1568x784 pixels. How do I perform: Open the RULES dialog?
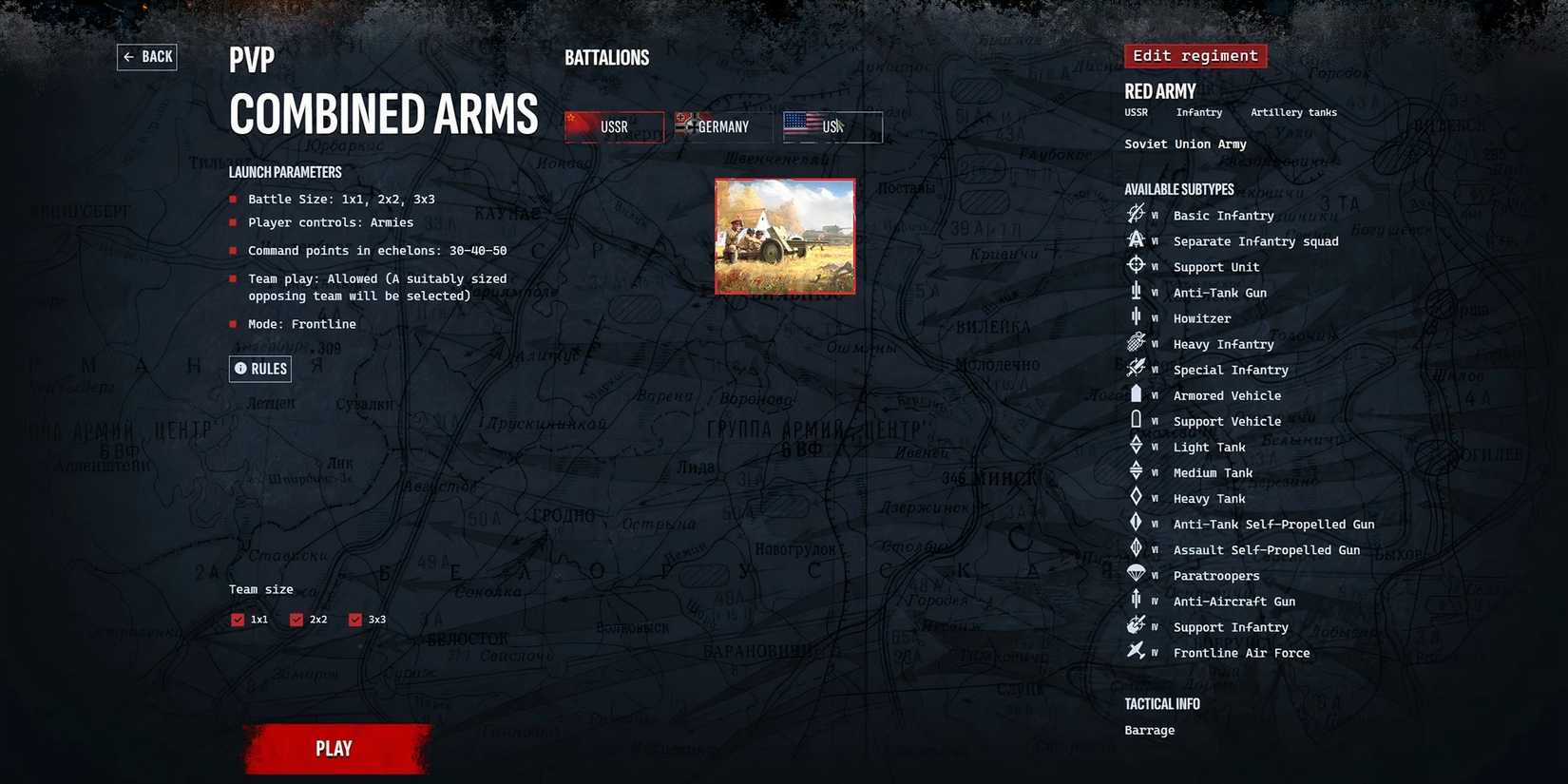point(260,369)
